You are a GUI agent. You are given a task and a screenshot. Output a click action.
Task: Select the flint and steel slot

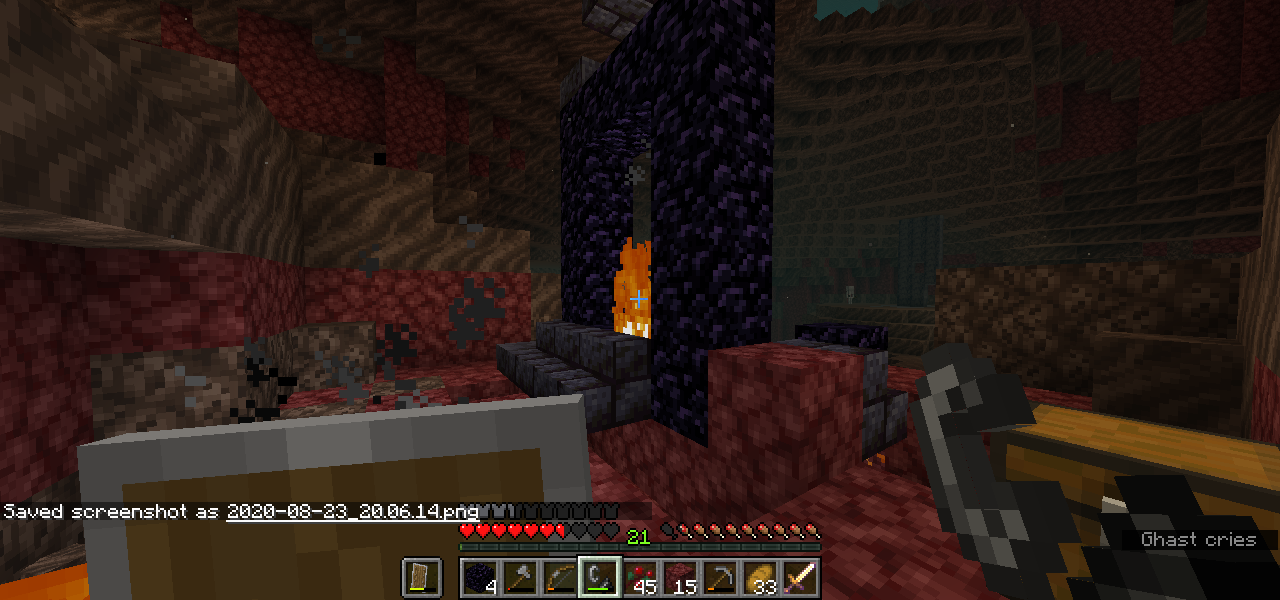click(600, 578)
